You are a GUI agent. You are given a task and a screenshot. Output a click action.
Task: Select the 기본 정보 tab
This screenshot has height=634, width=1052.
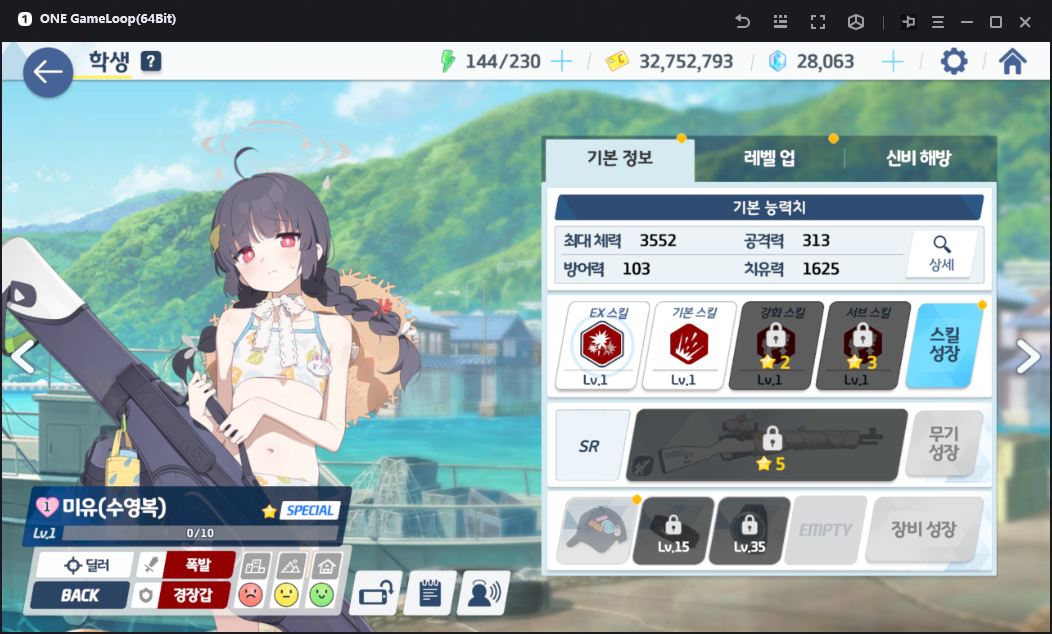tap(619, 158)
